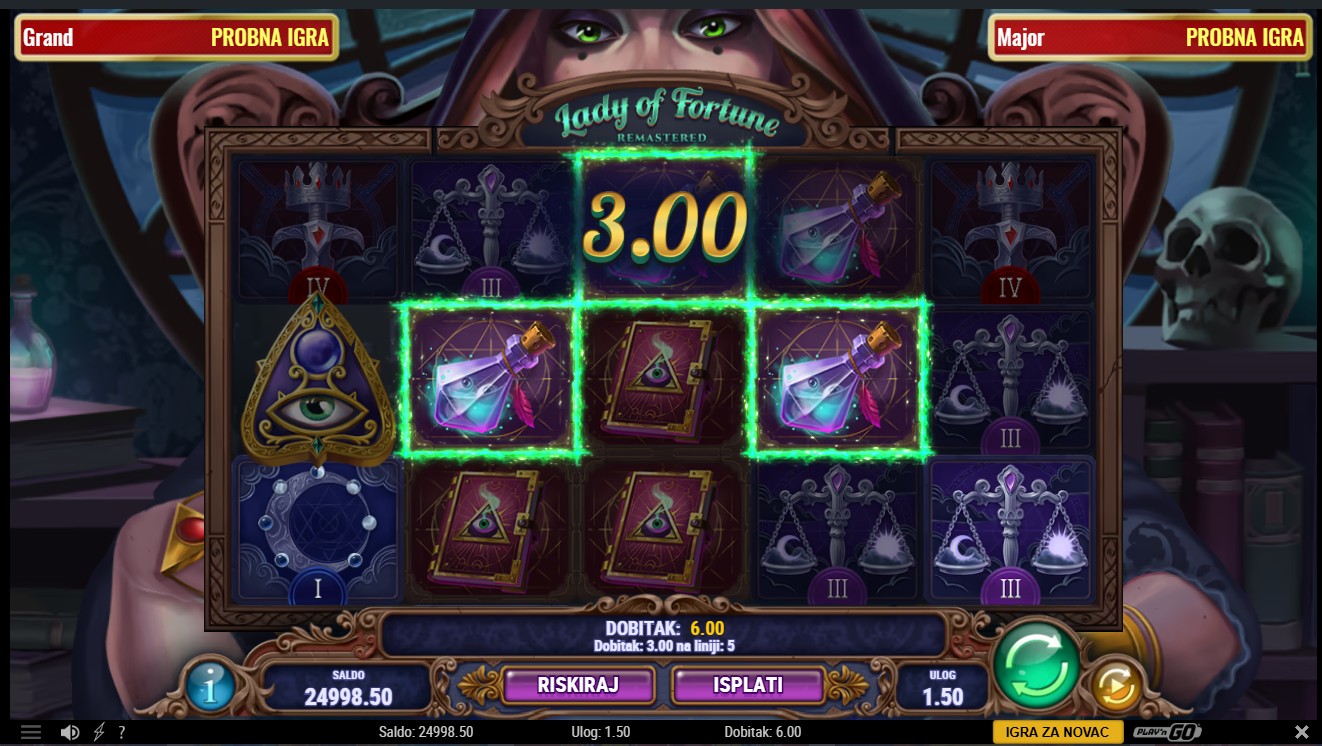Toggle the lightning bolt fast play
This screenshot has height=746, width=1322.
coord(99,732)
